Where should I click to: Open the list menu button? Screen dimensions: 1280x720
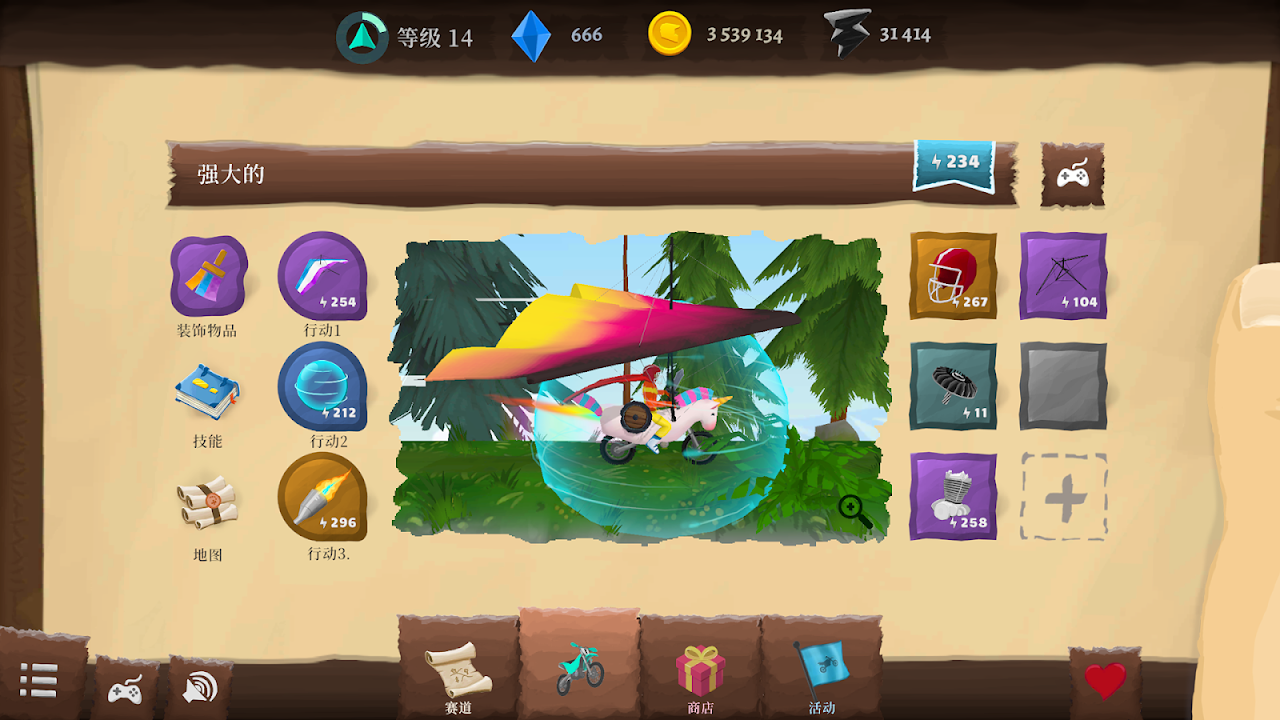[39, 680]
